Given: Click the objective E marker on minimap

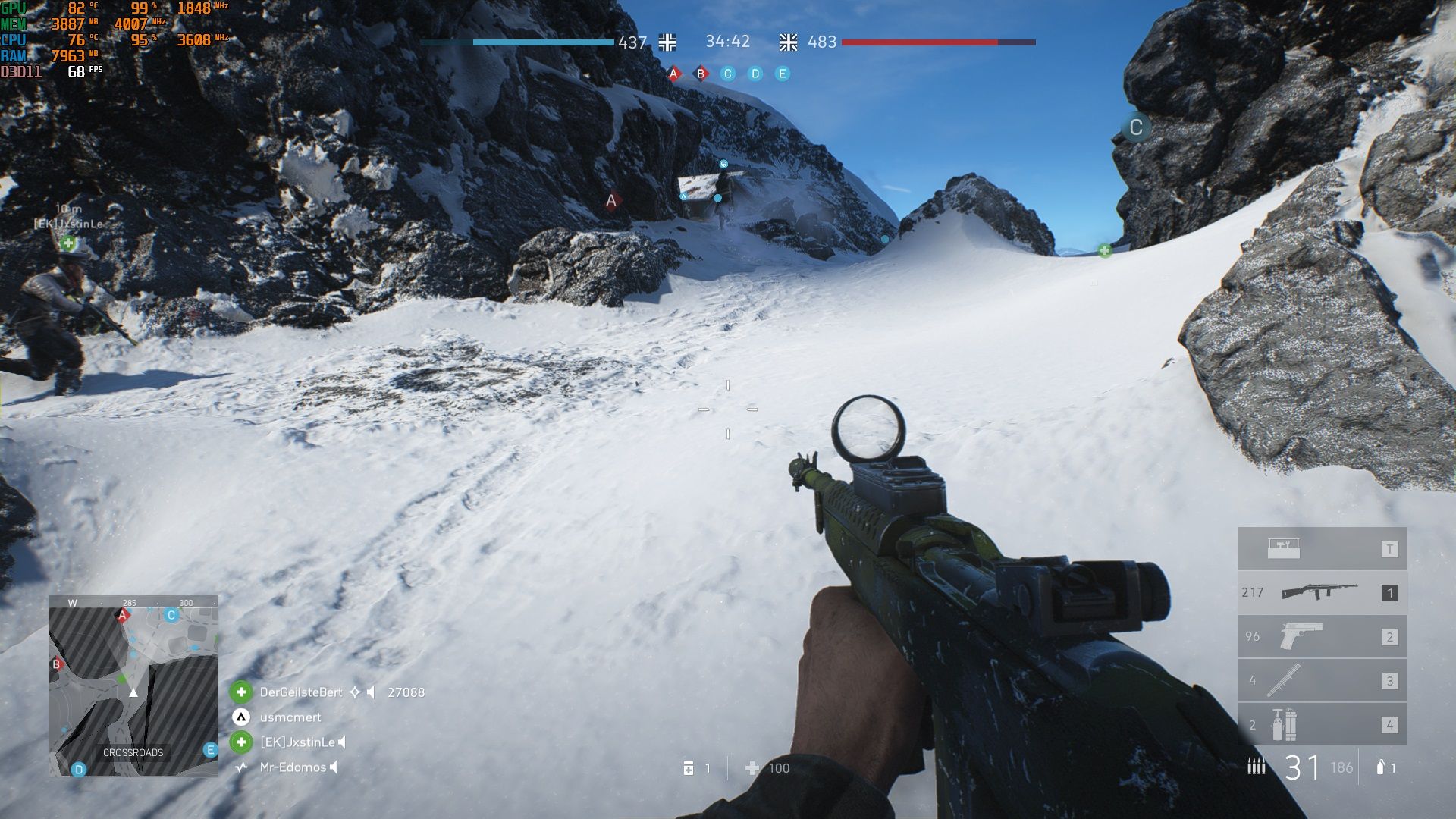Looking at the screenshot, I should coord(210,750).
